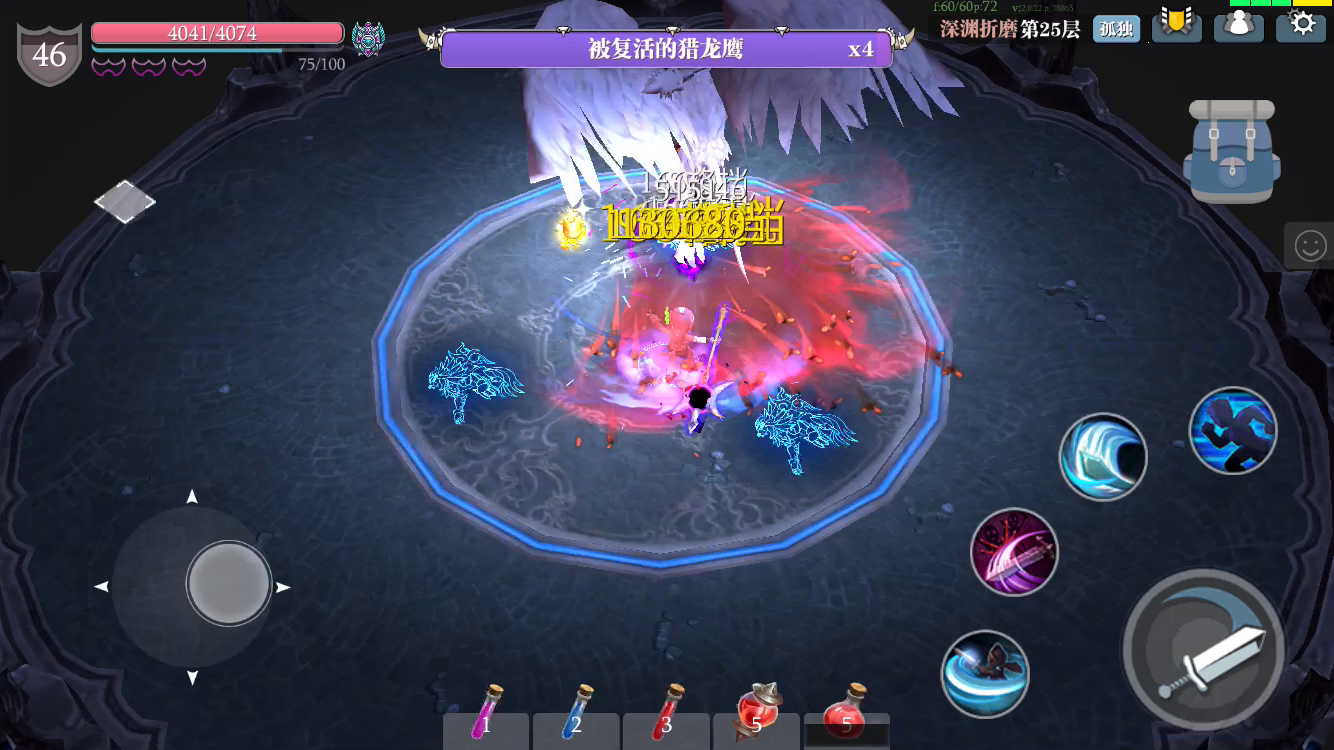Trigger the purple sword slash skill
The width and height of the screenshot is (1334, 750).
1014,551
